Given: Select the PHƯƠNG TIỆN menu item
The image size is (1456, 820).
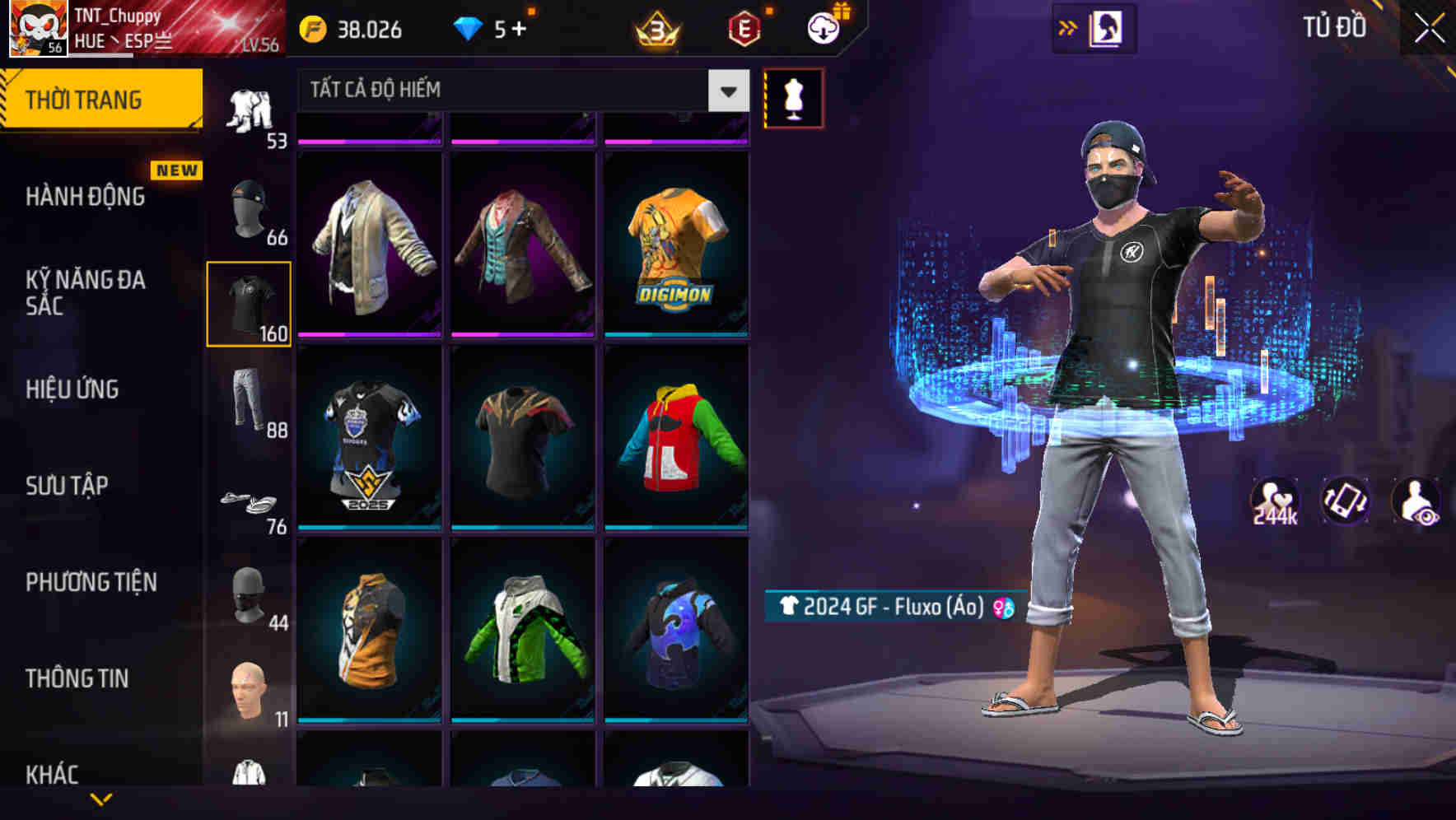Looking at the screenshot, I should pyautogui.click(x=91, y=582).
